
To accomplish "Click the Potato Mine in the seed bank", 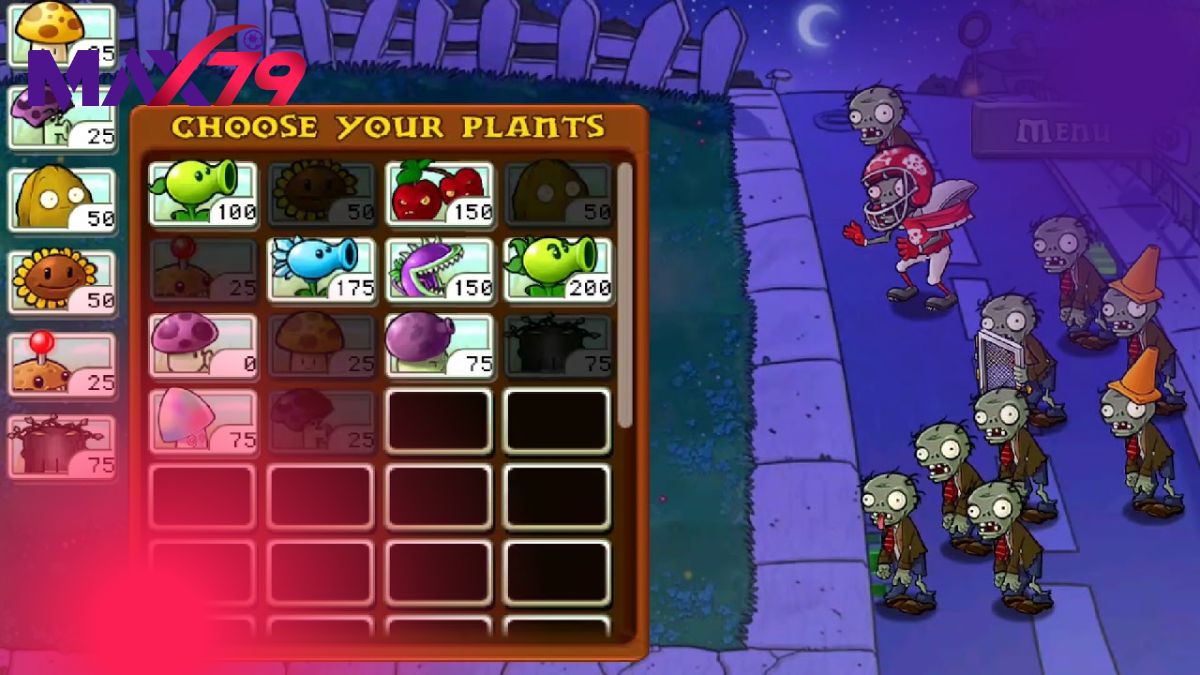I will 62,364.
